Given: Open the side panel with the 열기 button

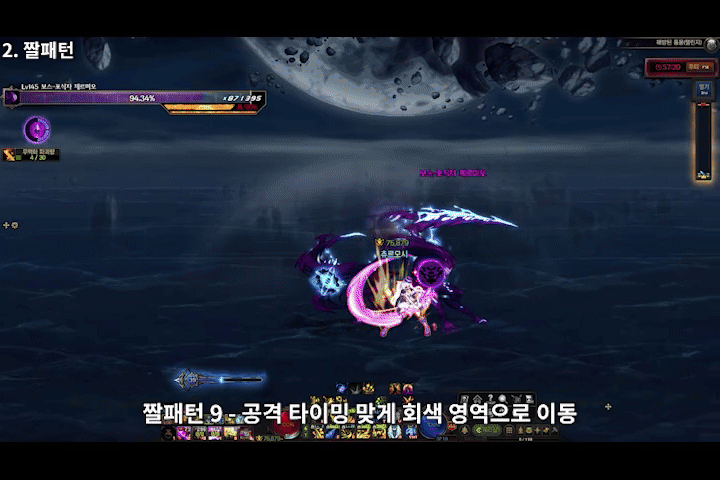Looking at the screenshot, I should 703,87.
